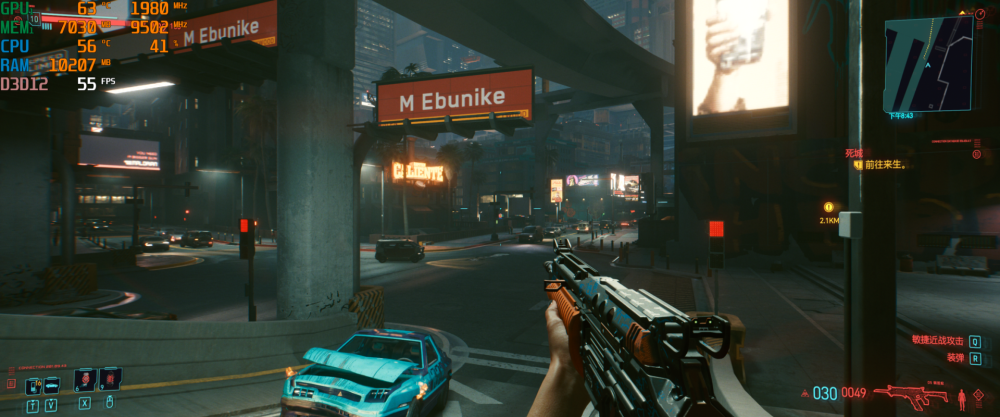Click the 死城 quest tracker title

pos(853,154)
